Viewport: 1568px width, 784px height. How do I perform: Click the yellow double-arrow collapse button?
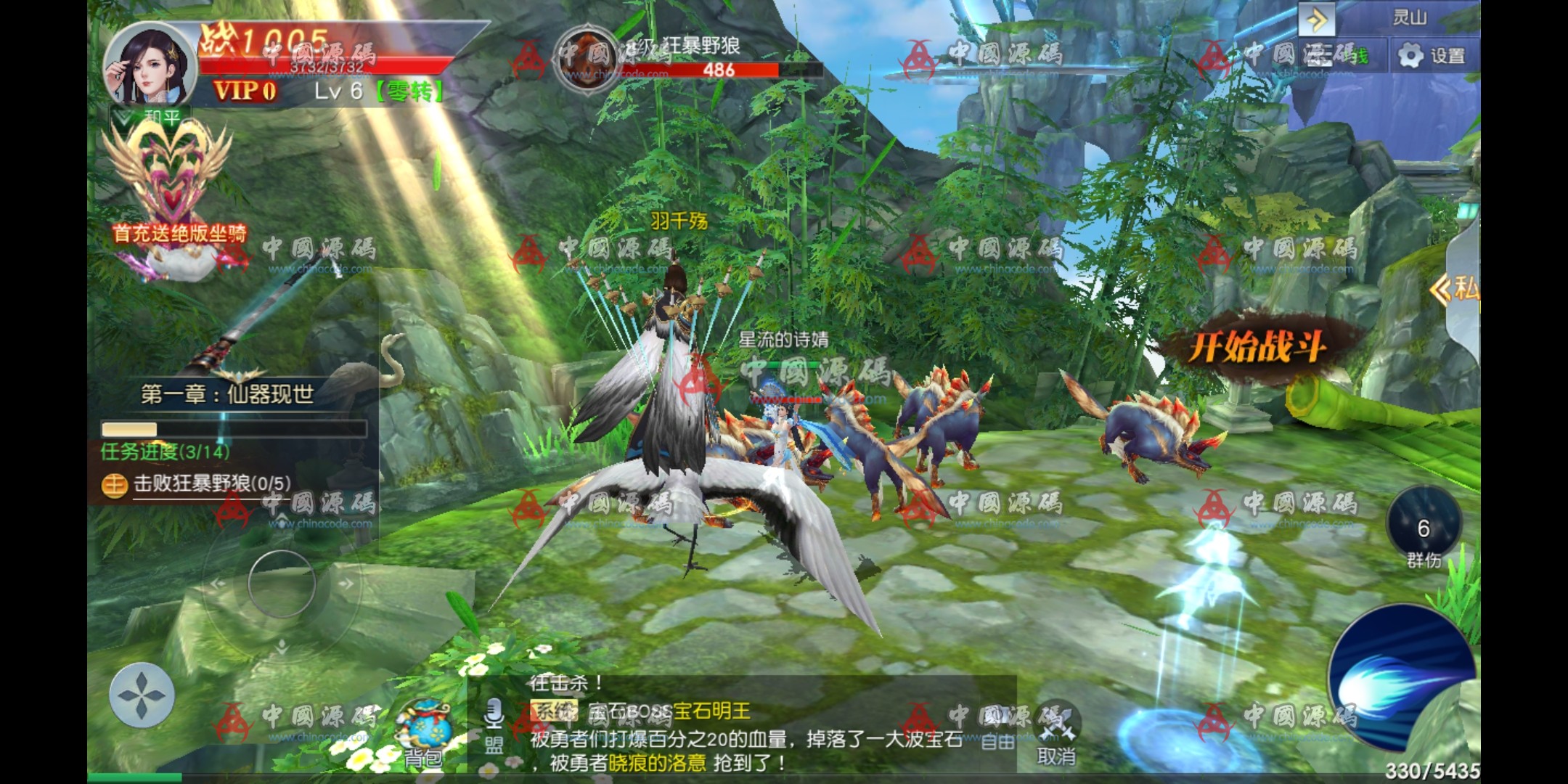point(1316,20)
